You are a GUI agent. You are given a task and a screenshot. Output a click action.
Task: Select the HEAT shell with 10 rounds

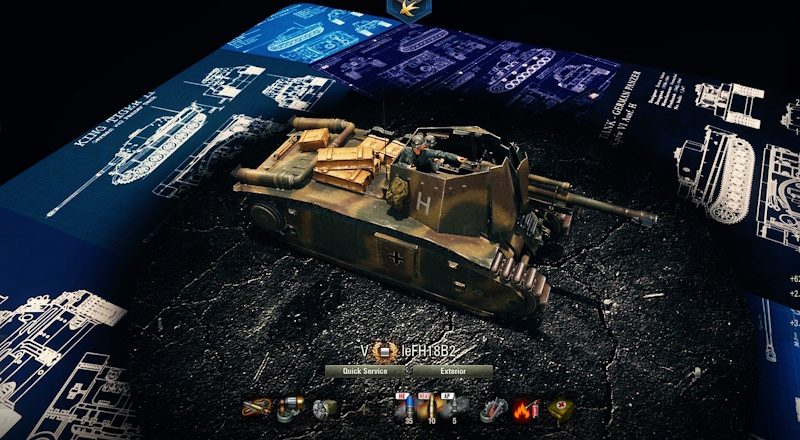(432, 408)
